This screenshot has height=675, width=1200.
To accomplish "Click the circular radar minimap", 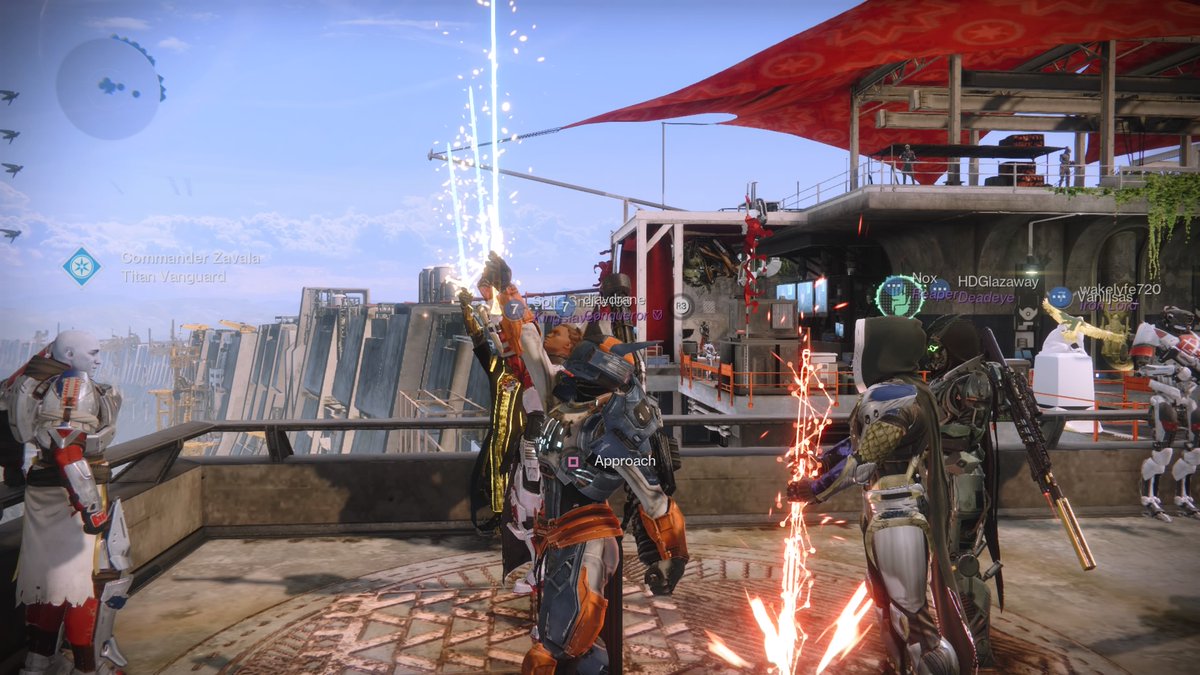I will 108,88.
